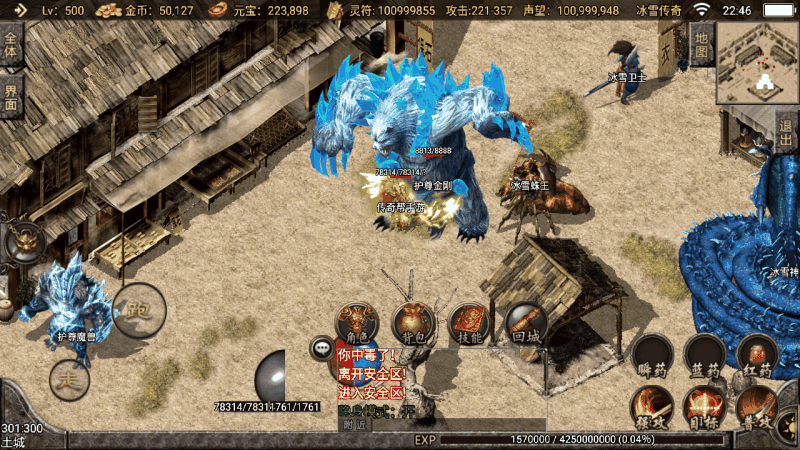Use the 蓝药 mana potion slot
Screen dimensions: 800x450
704,356
